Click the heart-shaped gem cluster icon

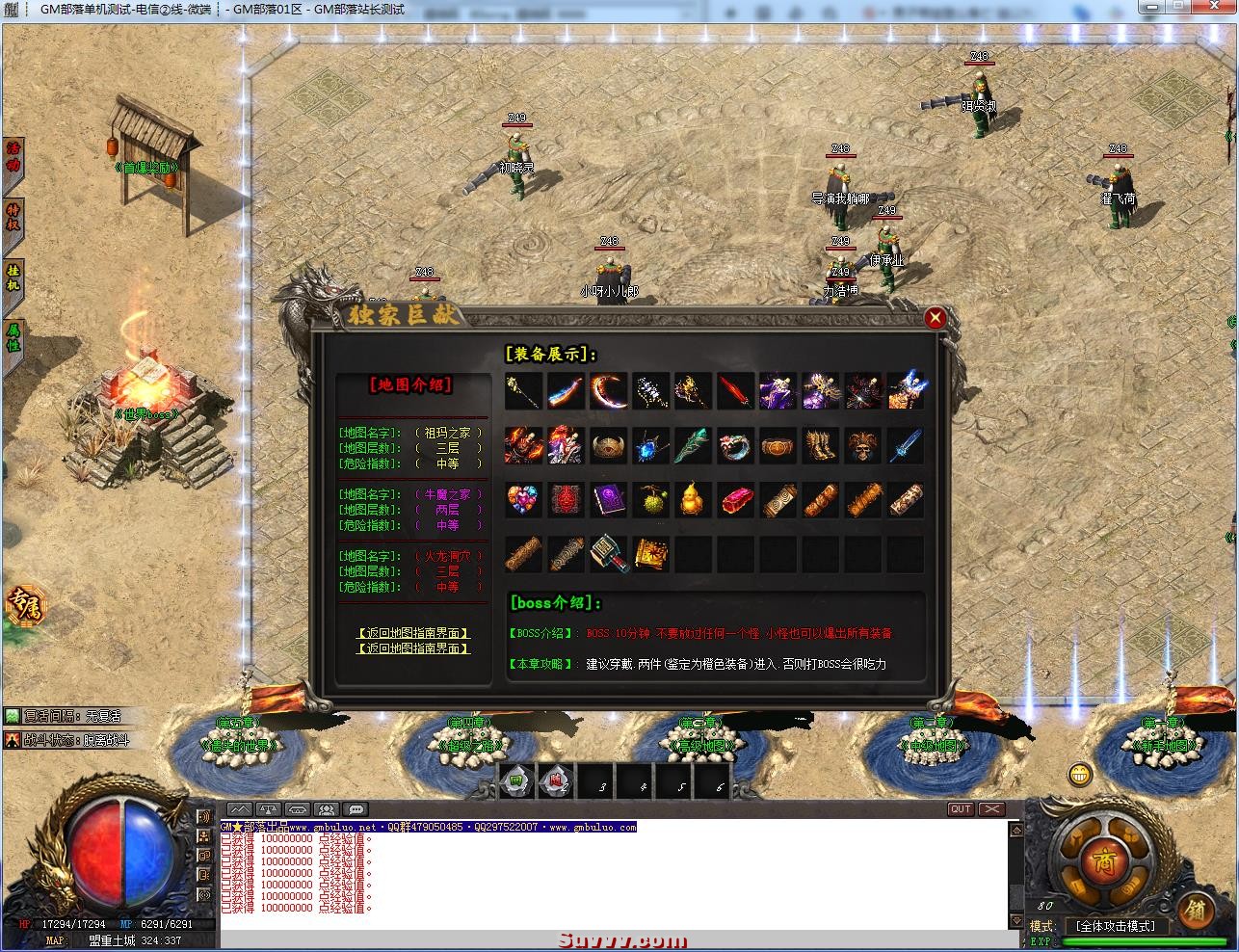point(524,501)
